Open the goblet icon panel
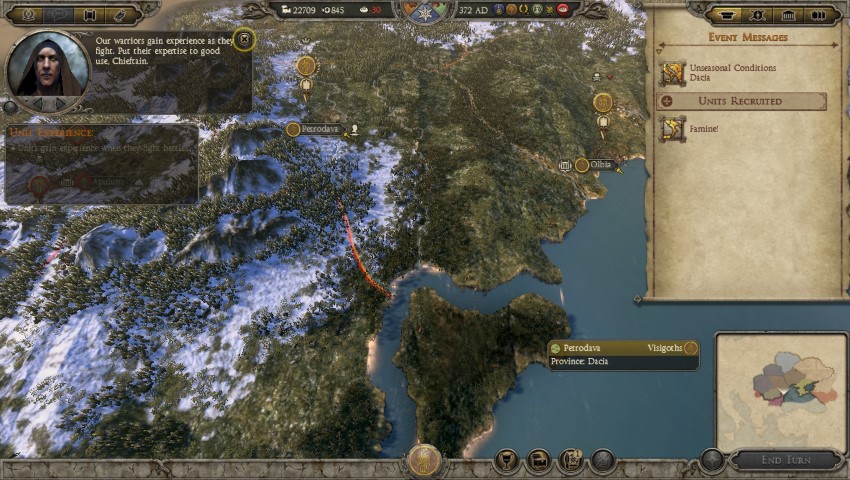Viewport: 850px width, 480px height. [x=508, y=461]
